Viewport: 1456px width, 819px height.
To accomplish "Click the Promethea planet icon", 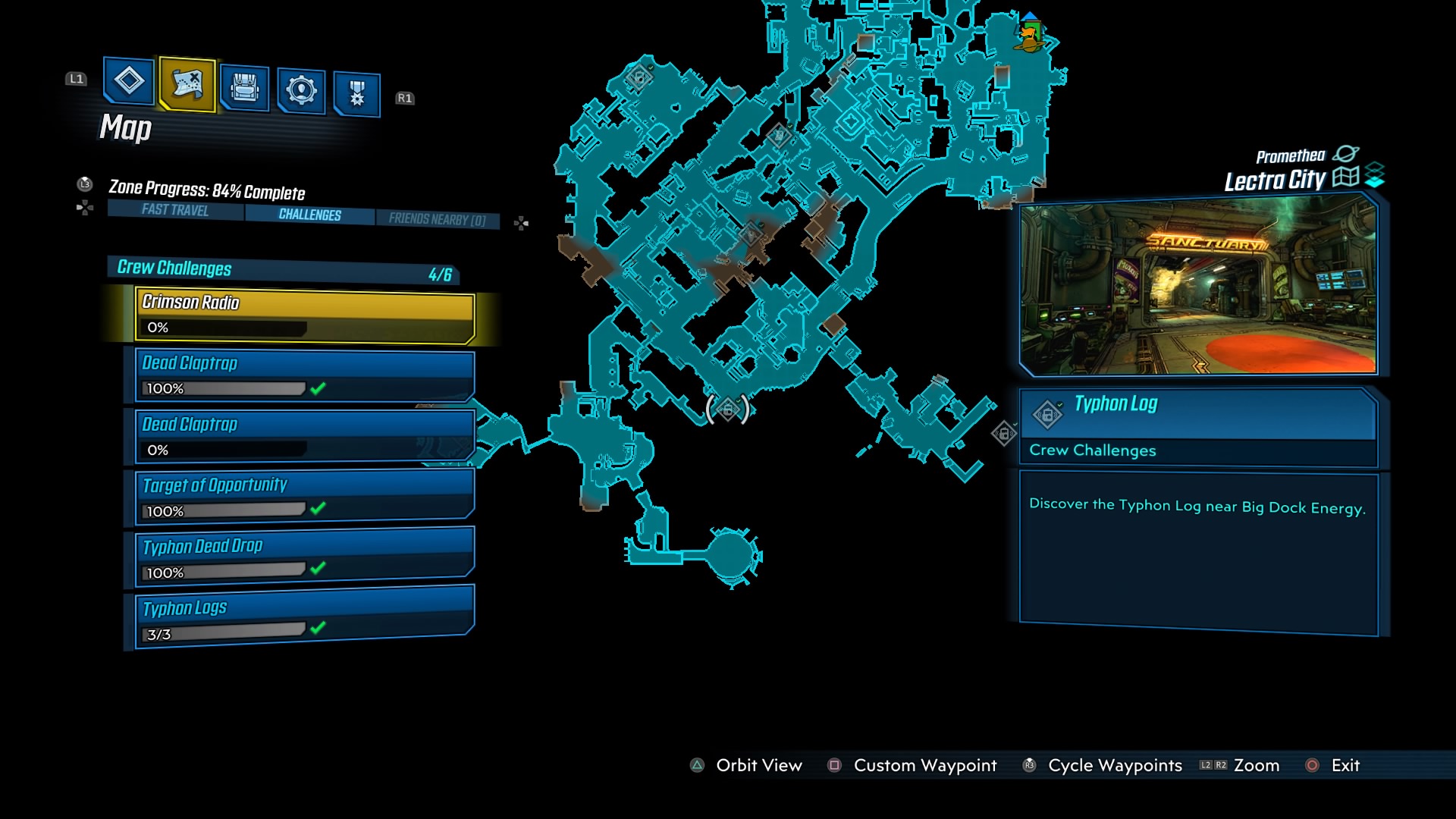I will pyautogui.click(x=1348, y=153).
